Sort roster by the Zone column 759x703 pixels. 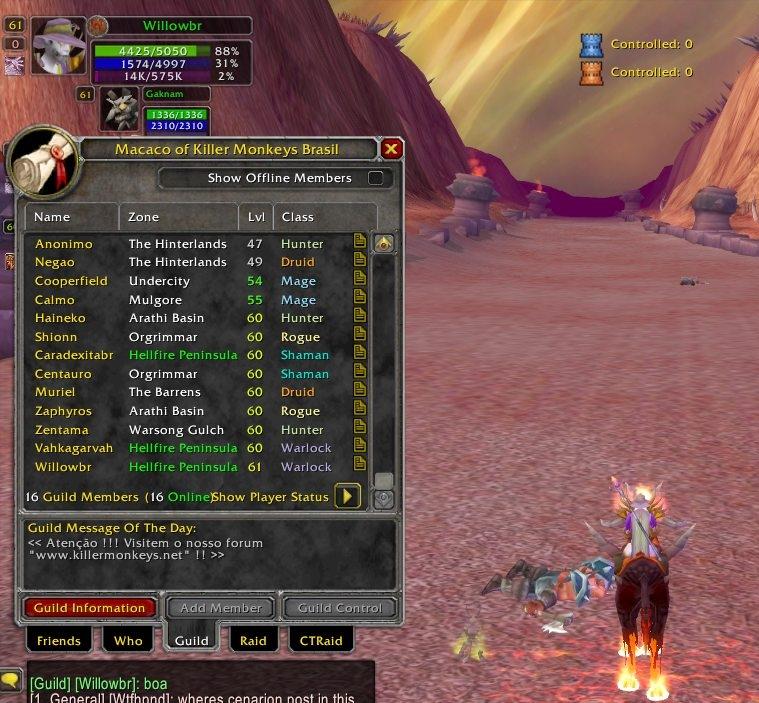179,216
